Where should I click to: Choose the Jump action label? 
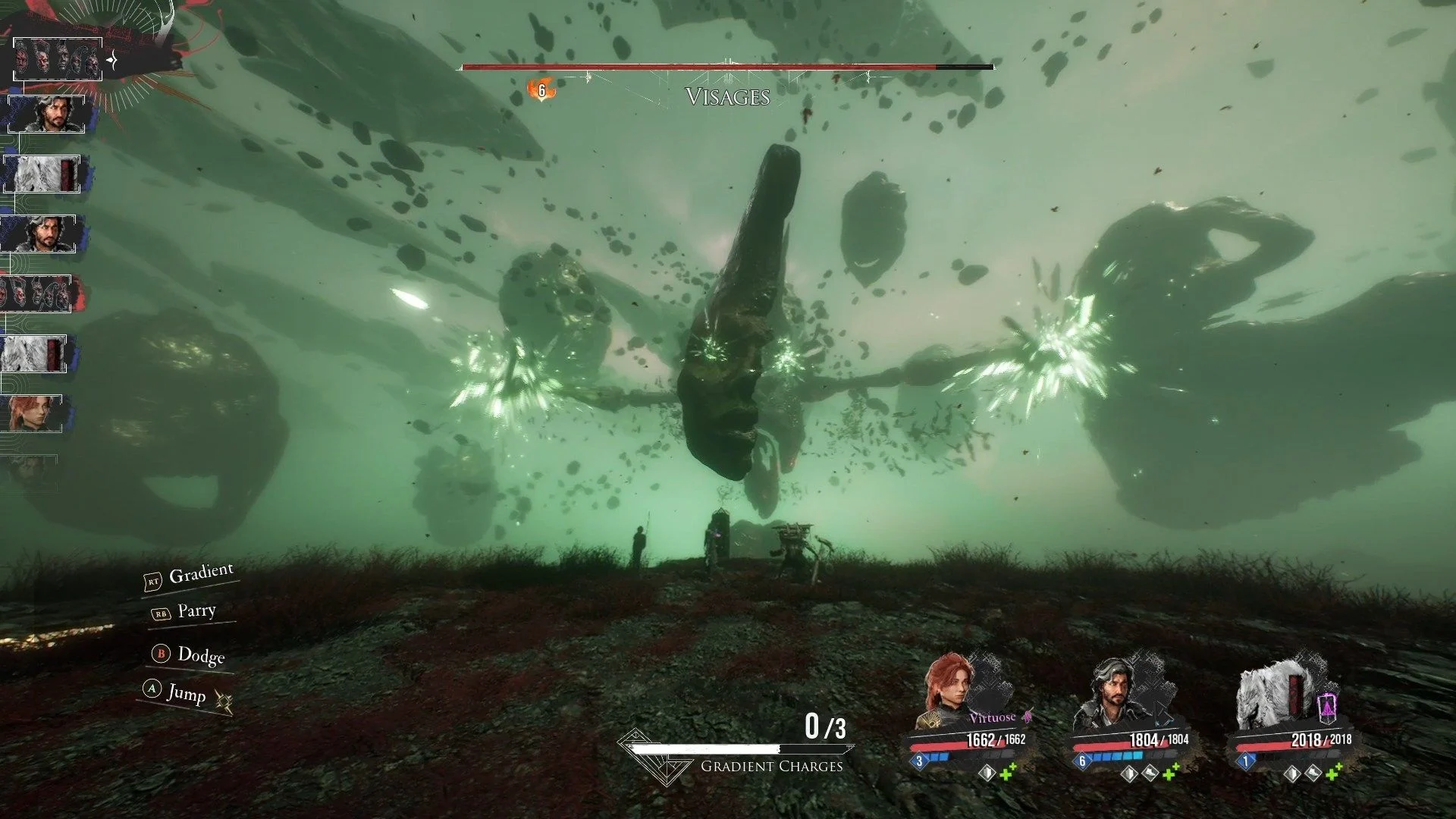[186, 692]
